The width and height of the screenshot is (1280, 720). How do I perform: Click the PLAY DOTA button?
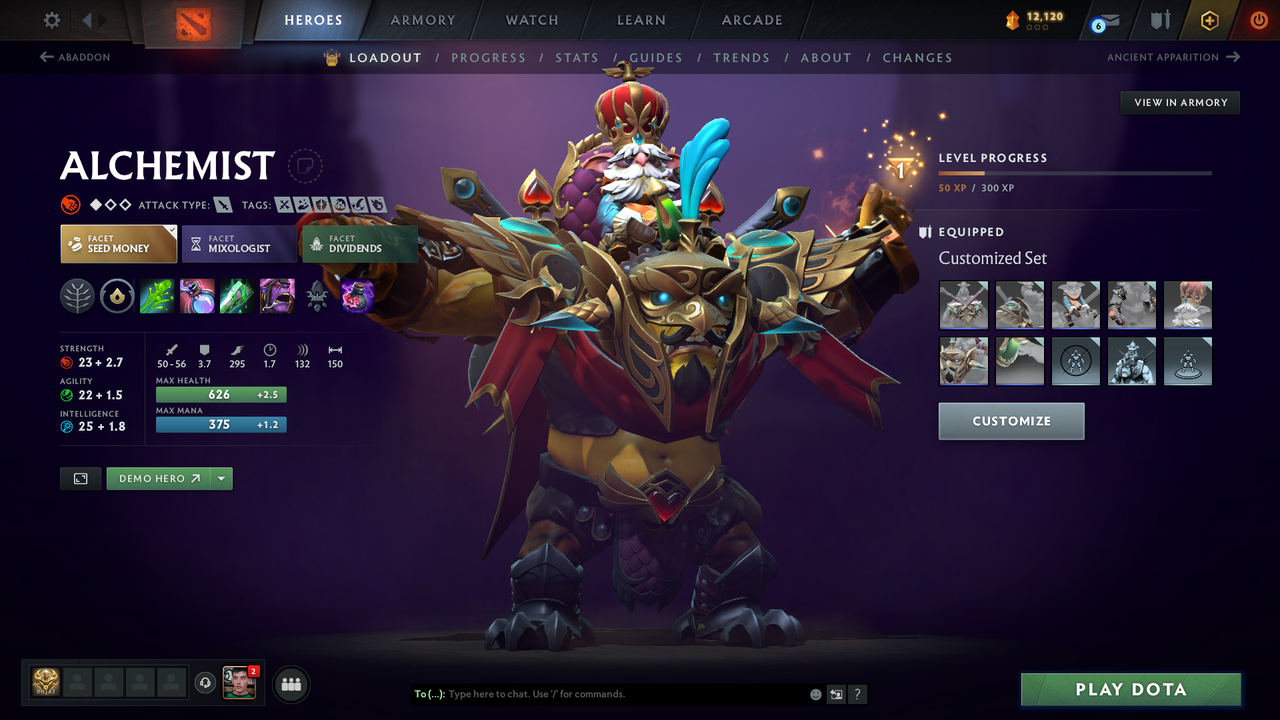point(1130,689)
